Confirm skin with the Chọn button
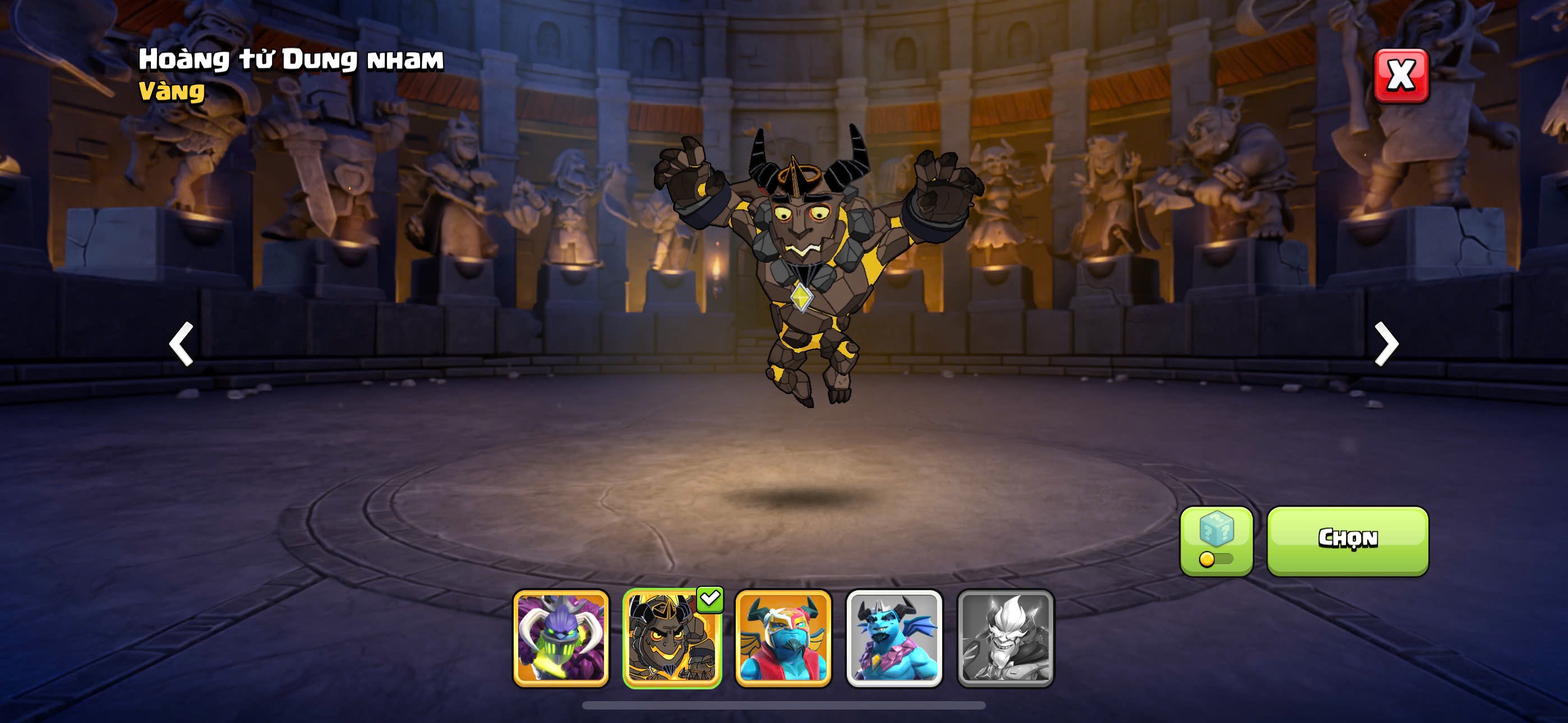 (x=1347, y=540)
